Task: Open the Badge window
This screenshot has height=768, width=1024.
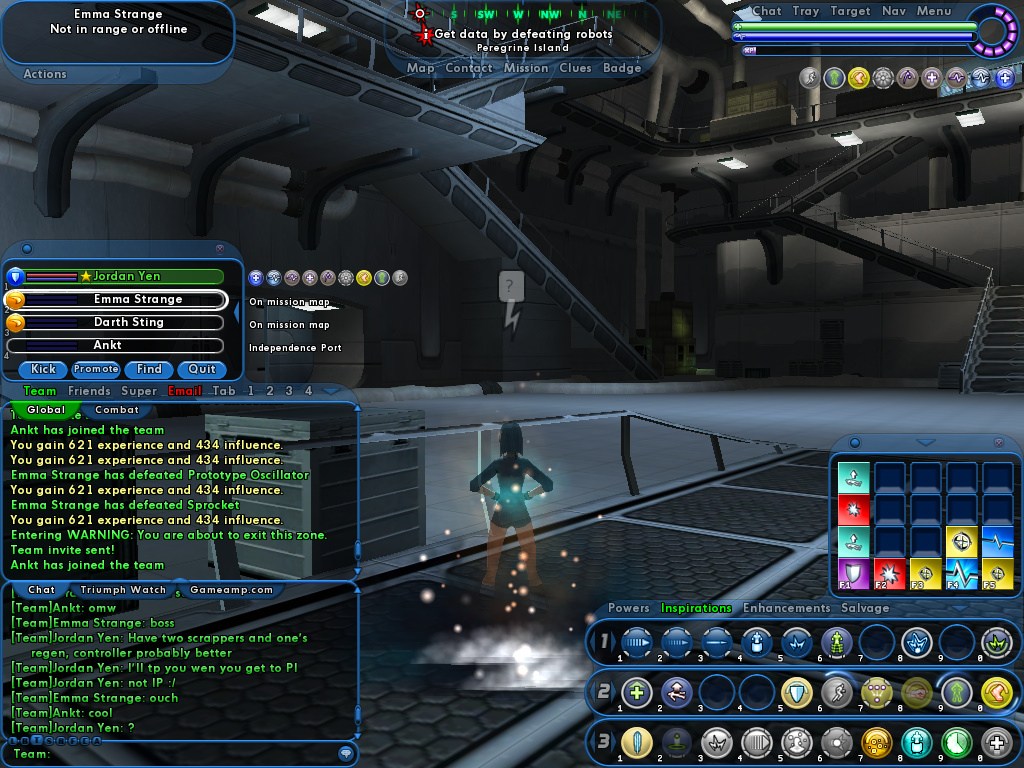Action: point(622,68)
